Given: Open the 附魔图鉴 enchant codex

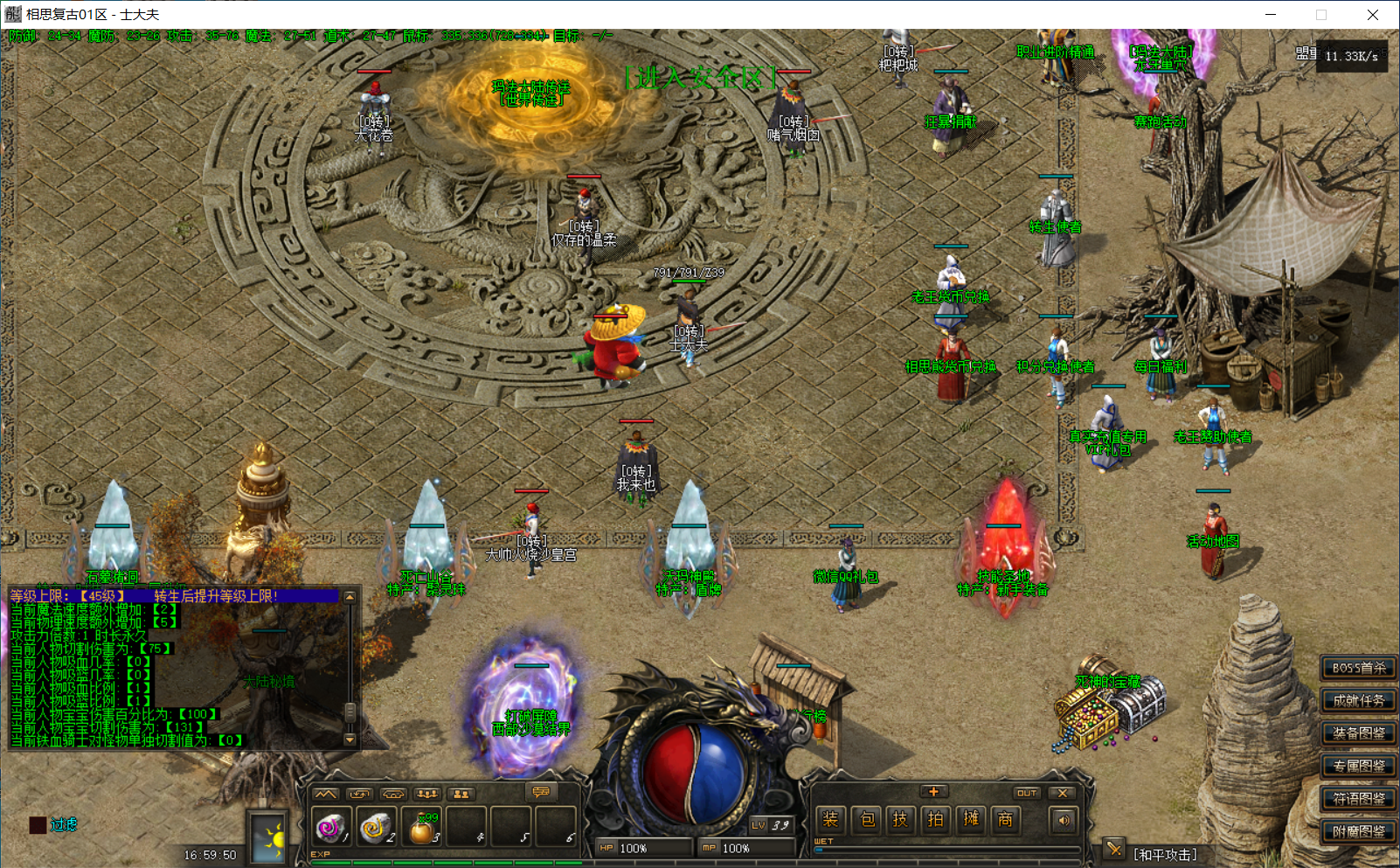Looking at the screenshot, I should click(1358, 831).
